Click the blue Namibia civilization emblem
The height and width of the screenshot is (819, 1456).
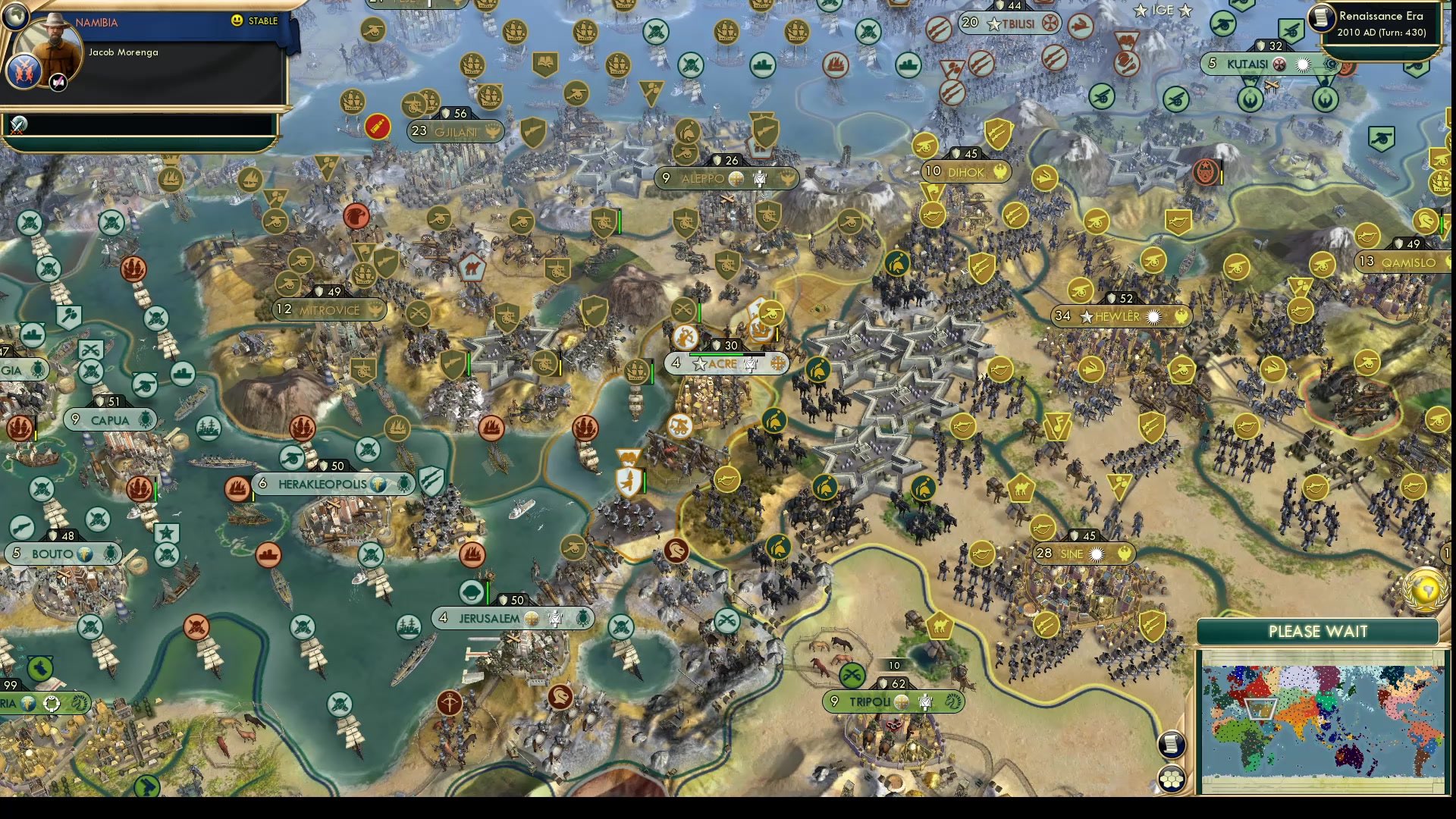click(24, 72)
